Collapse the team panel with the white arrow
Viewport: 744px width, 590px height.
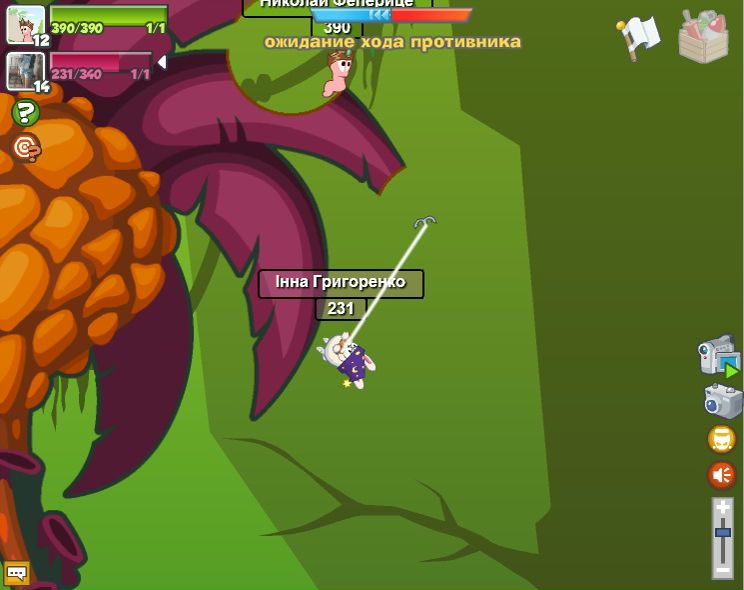161,63
